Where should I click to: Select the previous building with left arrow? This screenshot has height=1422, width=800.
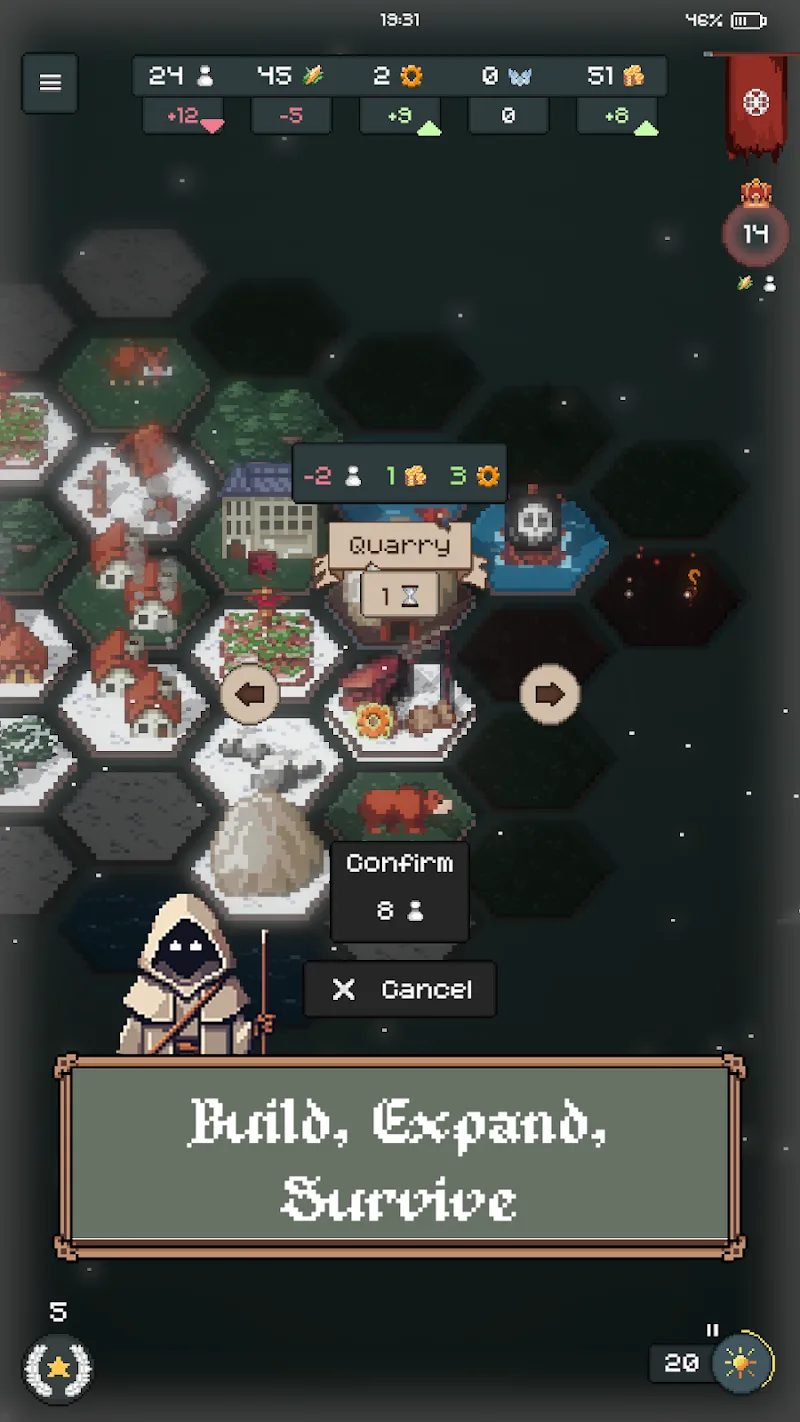[249, 694]
